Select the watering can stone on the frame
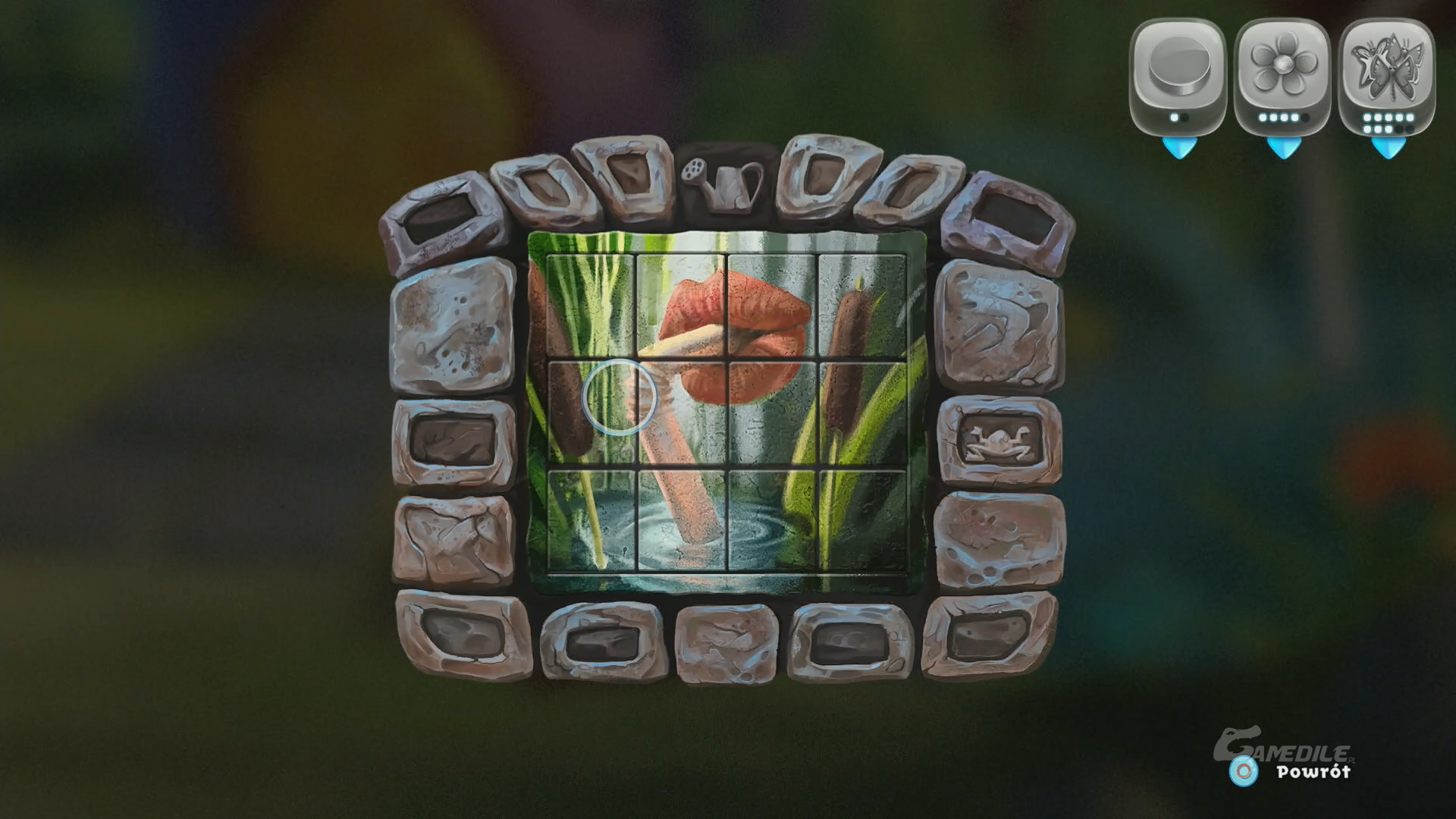1456x819 pixels. [x=723, y=182]
